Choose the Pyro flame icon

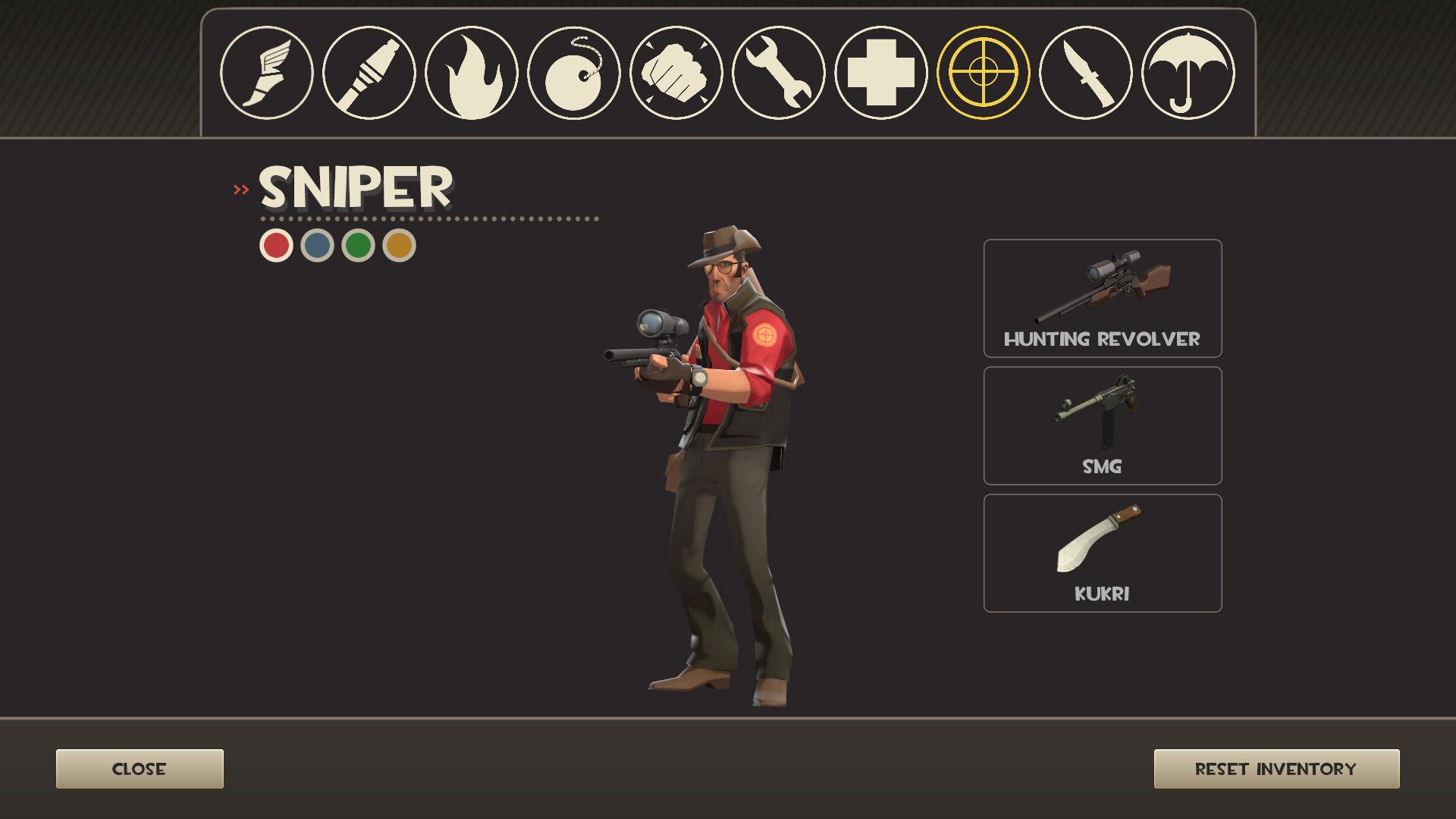coord(472,72)
